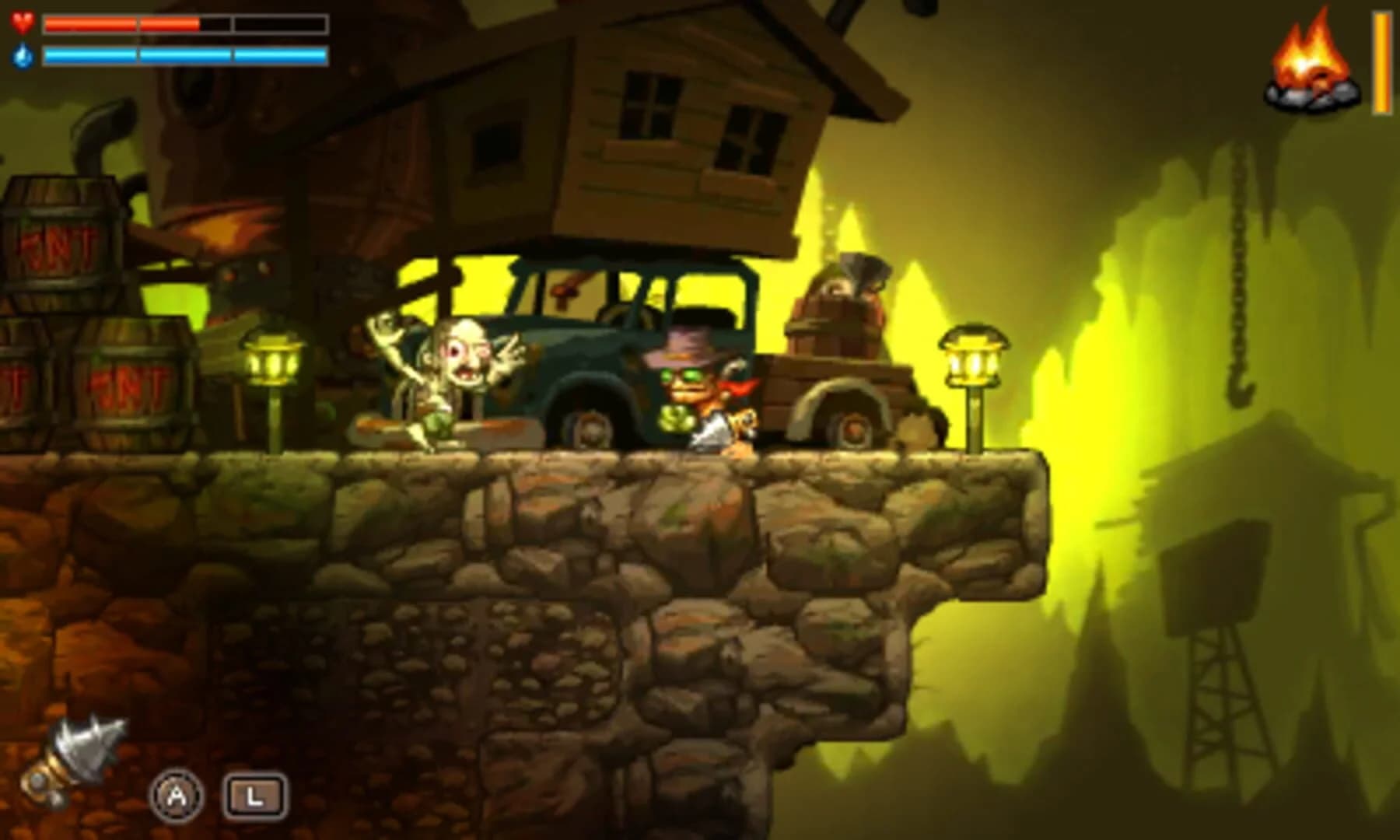Click the campfire checkpoint icon top right

point(1313,62)
